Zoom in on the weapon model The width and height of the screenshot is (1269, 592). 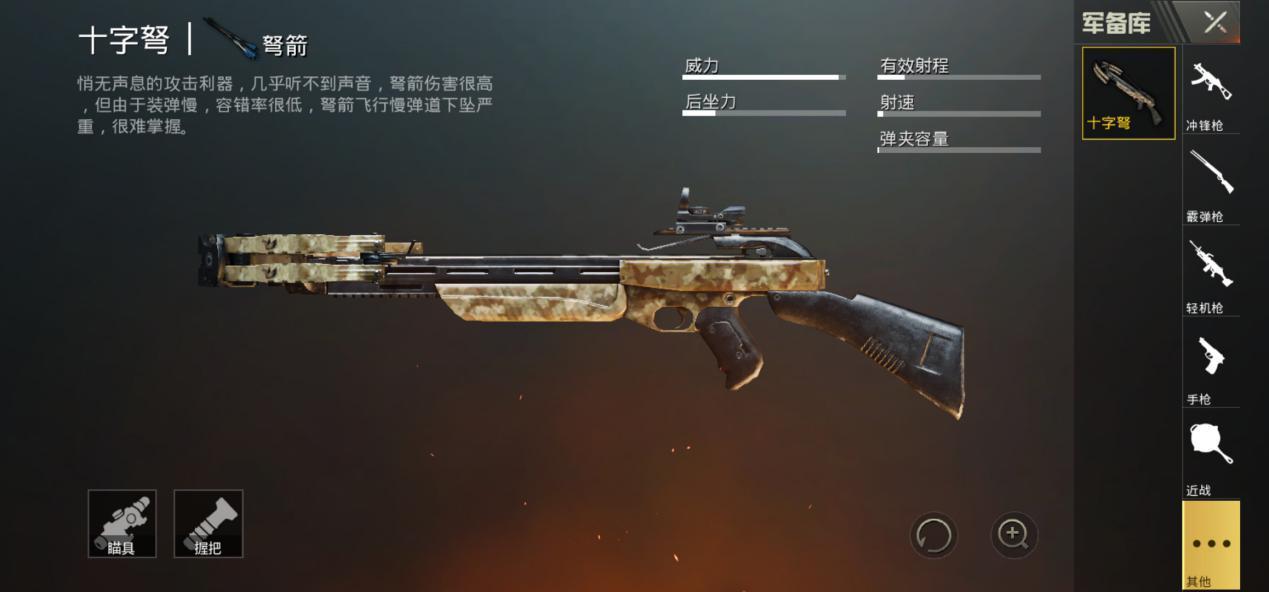1013,535
